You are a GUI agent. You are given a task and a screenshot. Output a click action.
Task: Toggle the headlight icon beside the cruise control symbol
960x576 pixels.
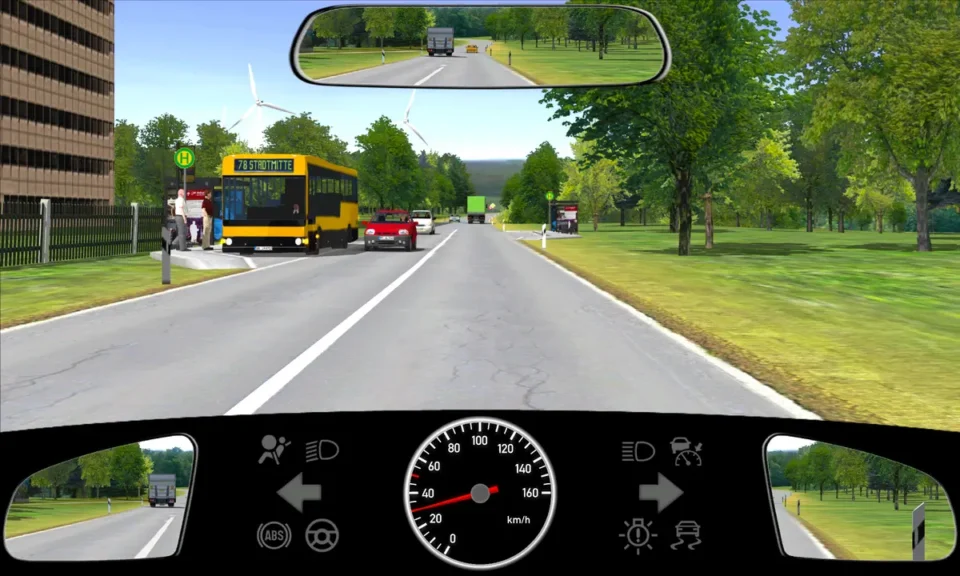(x=637, y=451)
